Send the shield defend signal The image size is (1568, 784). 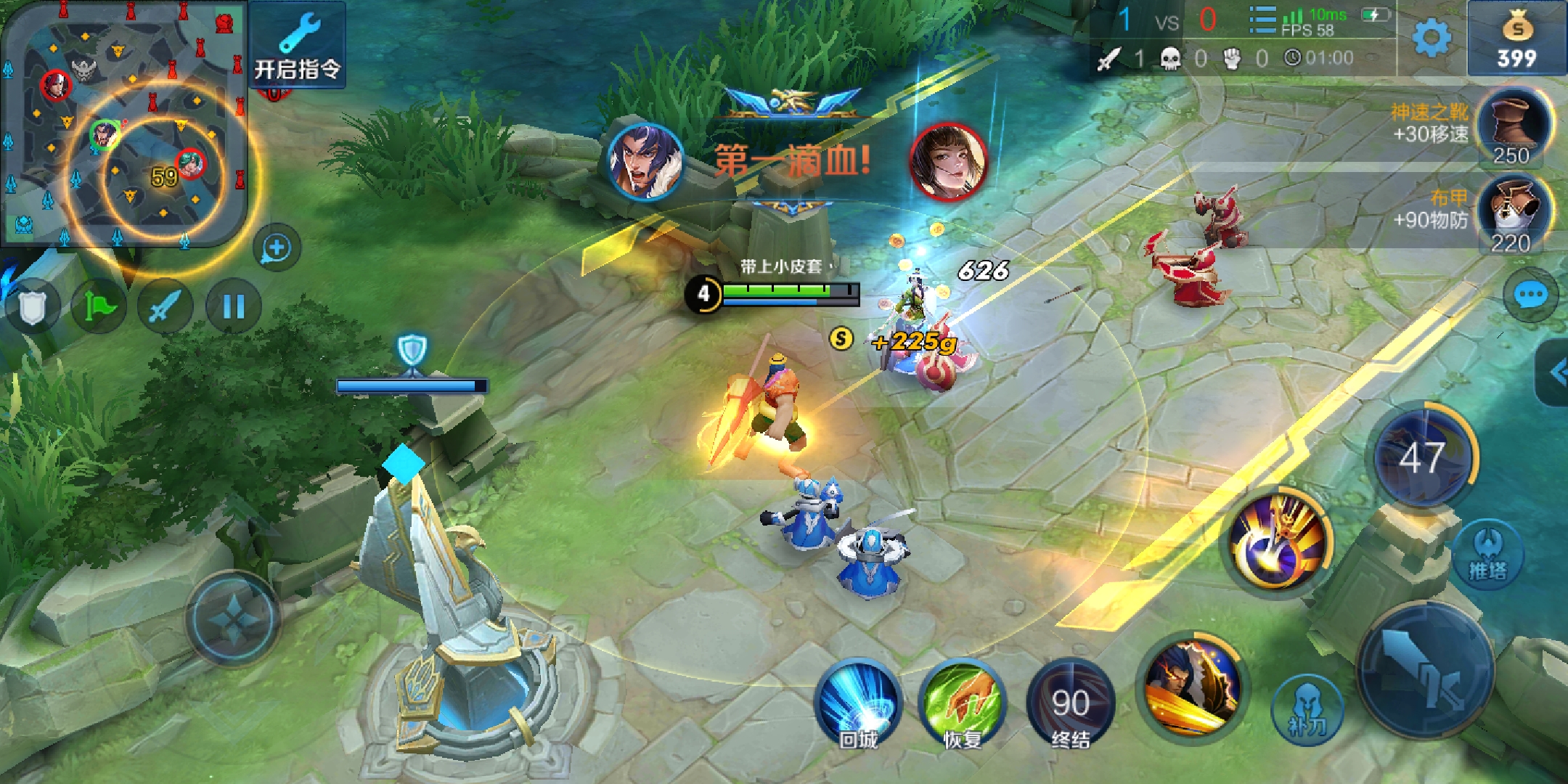pos(32,307)
